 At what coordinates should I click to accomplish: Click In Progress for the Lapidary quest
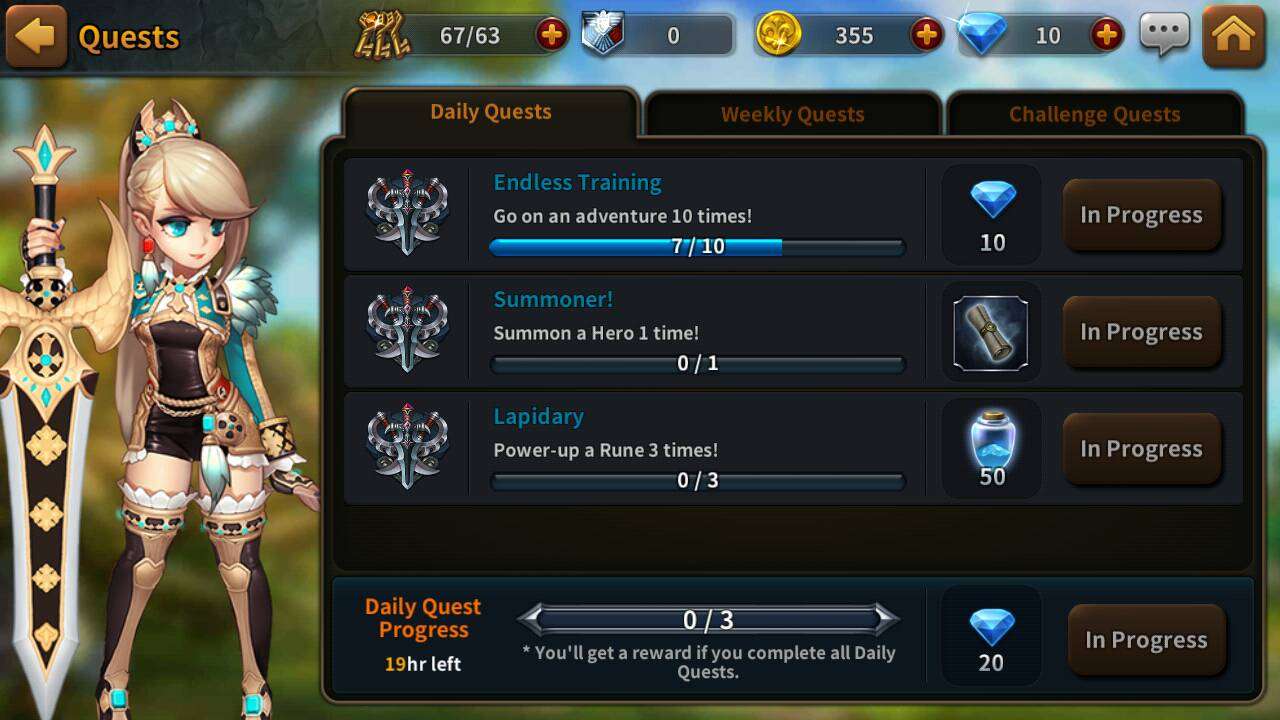(1141, 449)
